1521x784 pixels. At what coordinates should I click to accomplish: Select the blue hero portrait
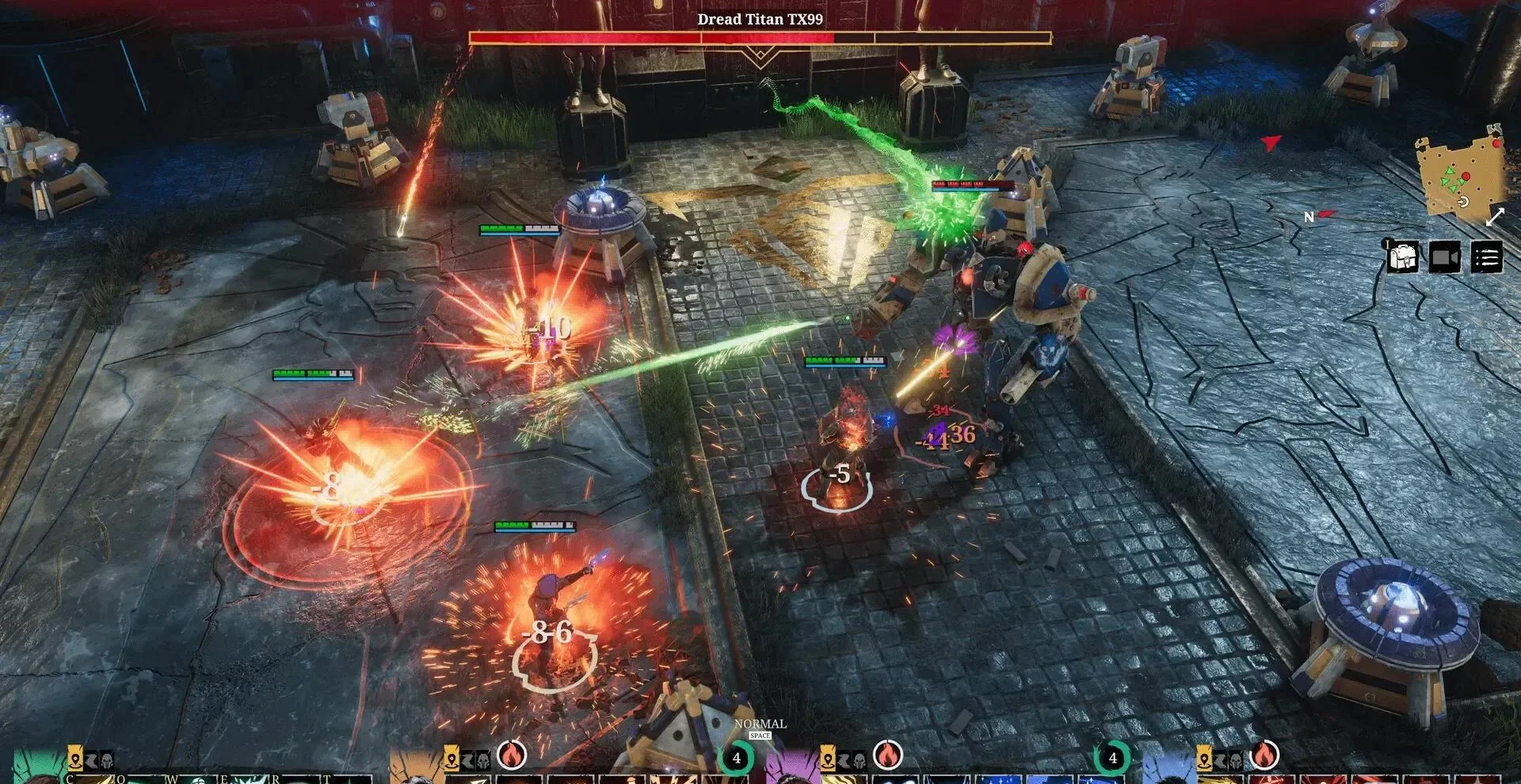tap(1166, 770)
